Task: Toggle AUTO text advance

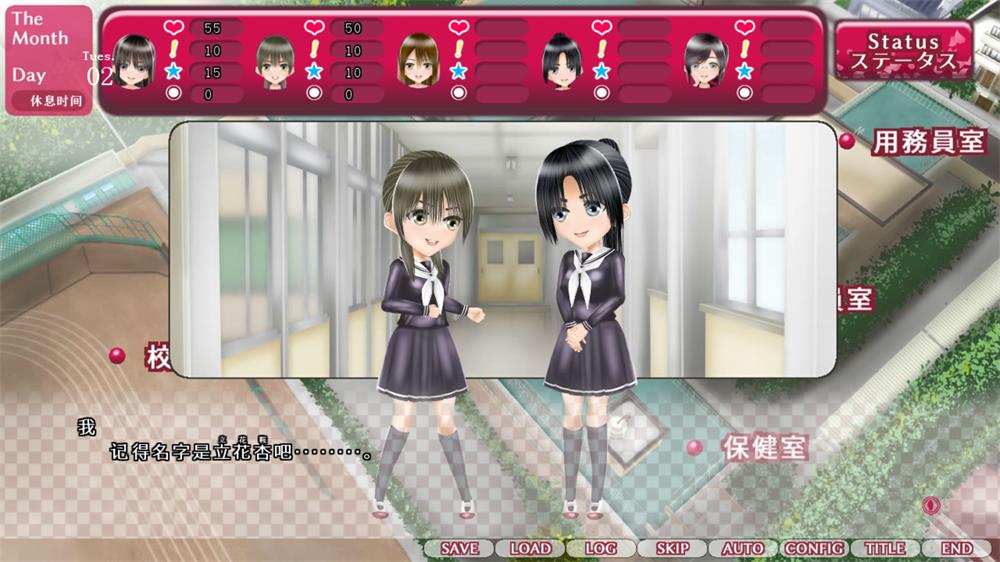Action: click(x=743, y=548)
